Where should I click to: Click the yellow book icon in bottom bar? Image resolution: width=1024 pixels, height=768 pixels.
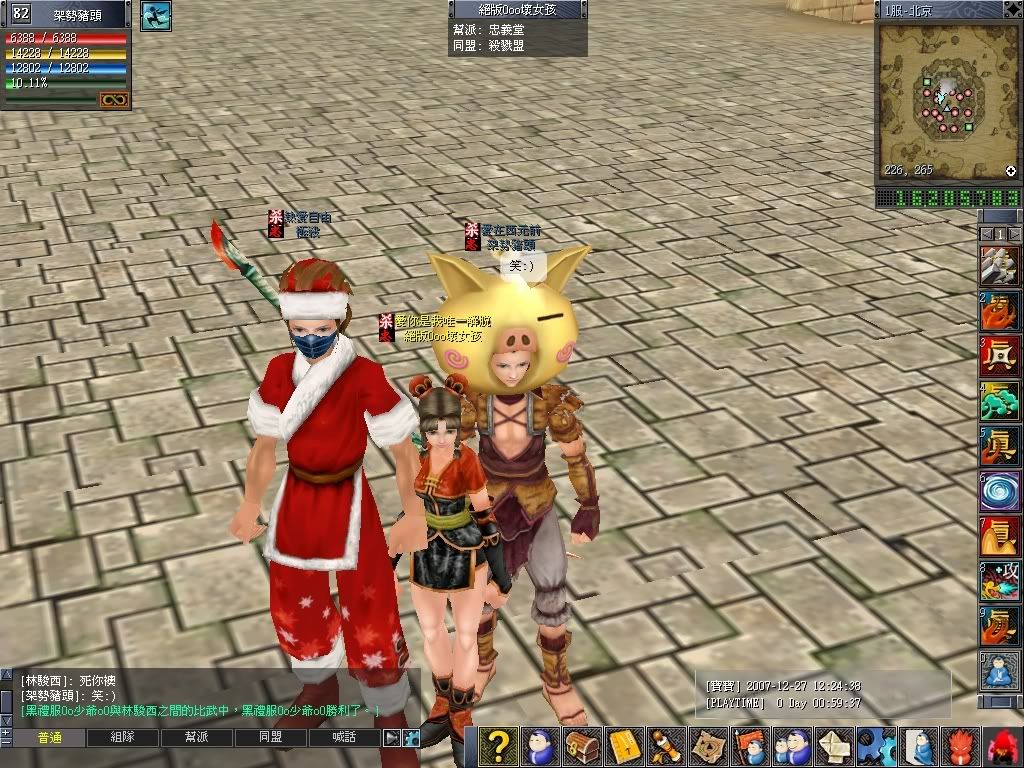coord(623,746)
